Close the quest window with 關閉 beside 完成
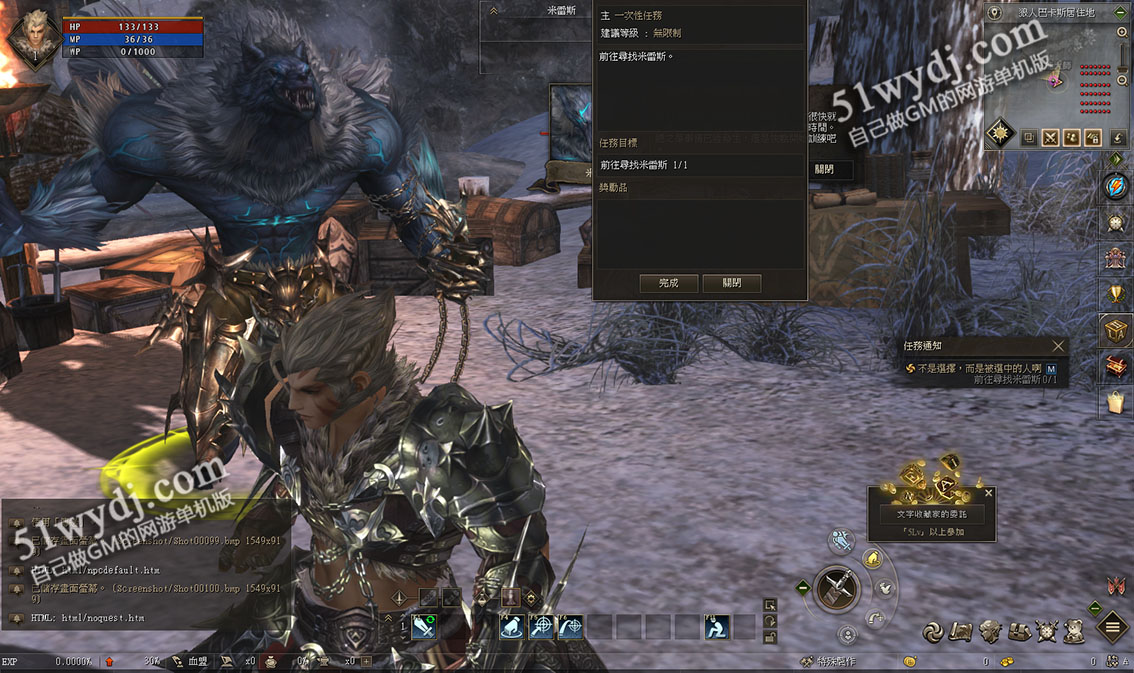 pos(732,283)
